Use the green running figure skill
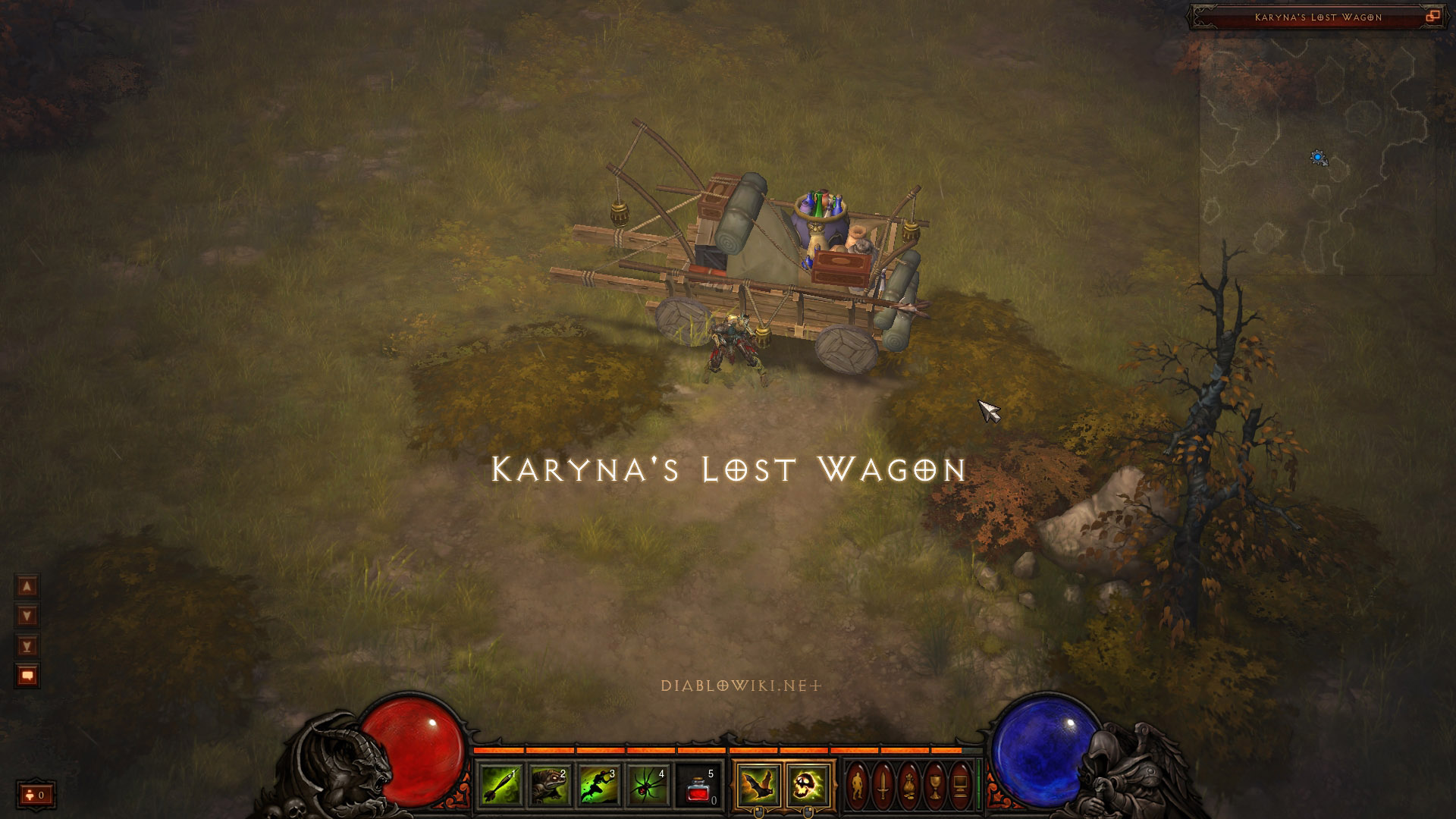 [598, 785]
